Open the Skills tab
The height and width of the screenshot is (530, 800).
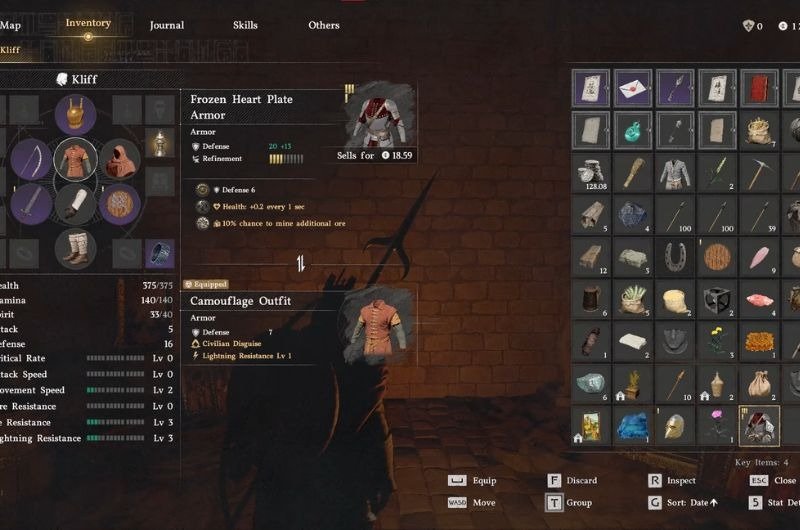coord(245,25)
